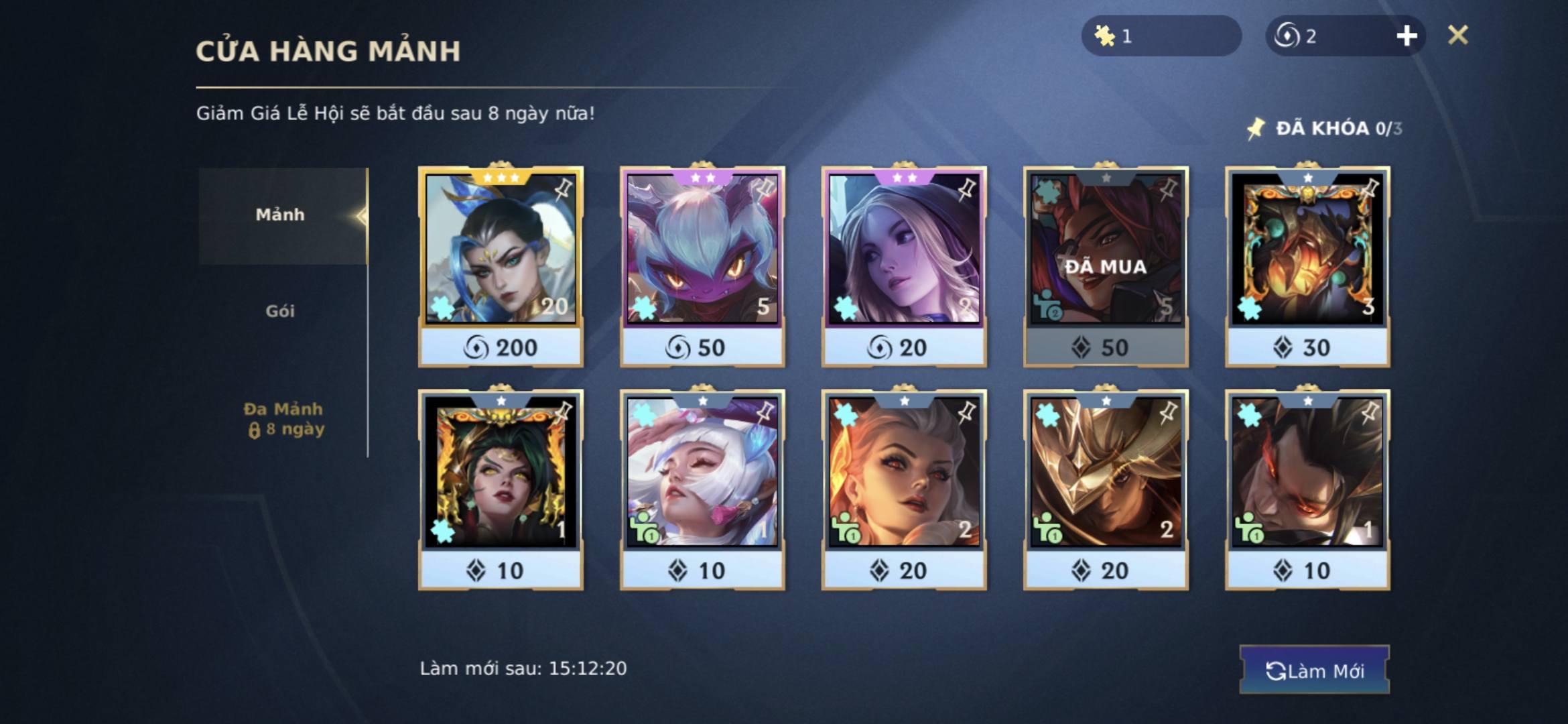The image size is (1568, 724).
Task: Select the green-haired framed woman shard
Action: point(501,489)
